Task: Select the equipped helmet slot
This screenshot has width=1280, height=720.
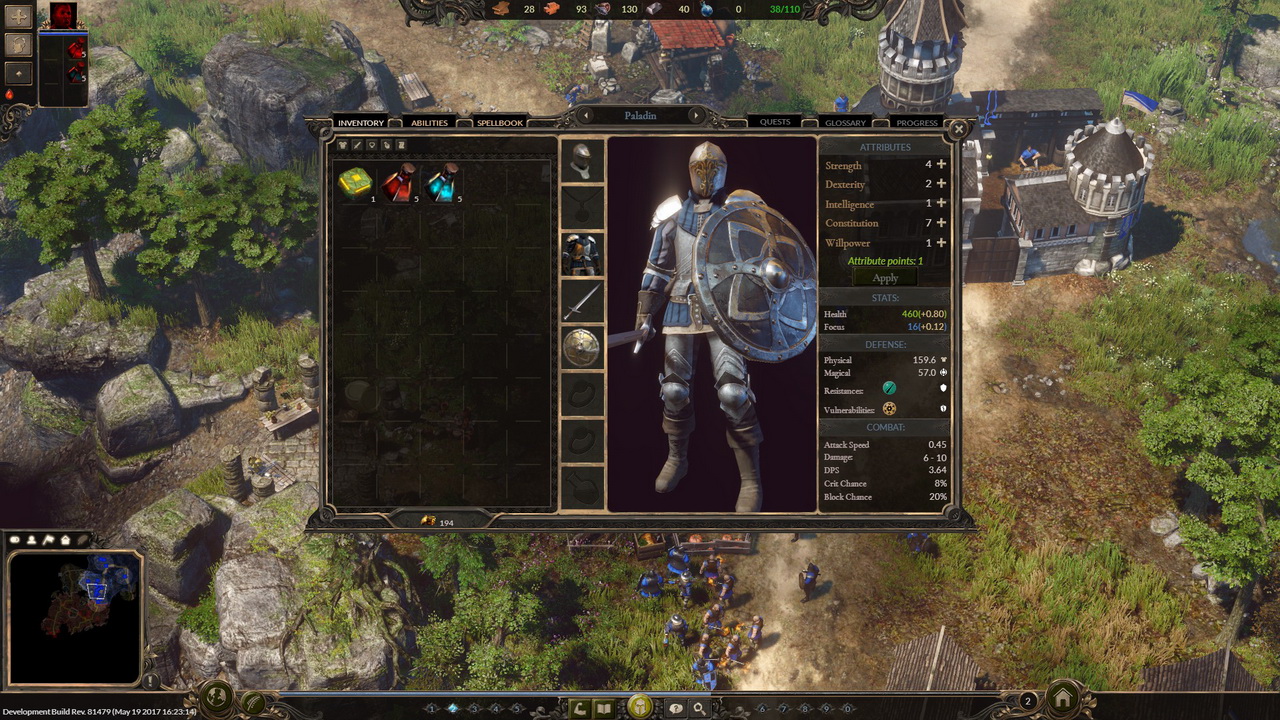Action: 581,160
